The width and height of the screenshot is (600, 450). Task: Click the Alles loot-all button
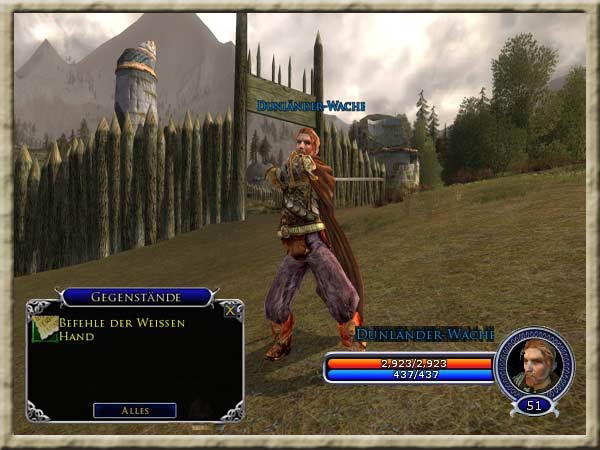click(x=135, y=410)
